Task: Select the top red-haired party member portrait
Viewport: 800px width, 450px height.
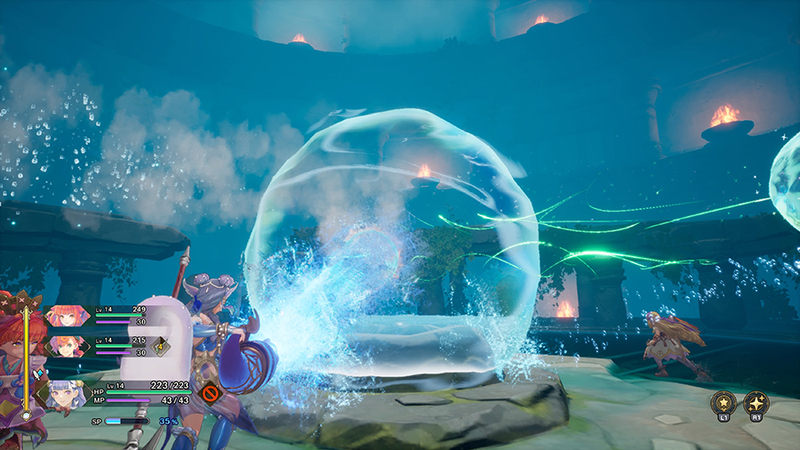Action: point(67,317)
